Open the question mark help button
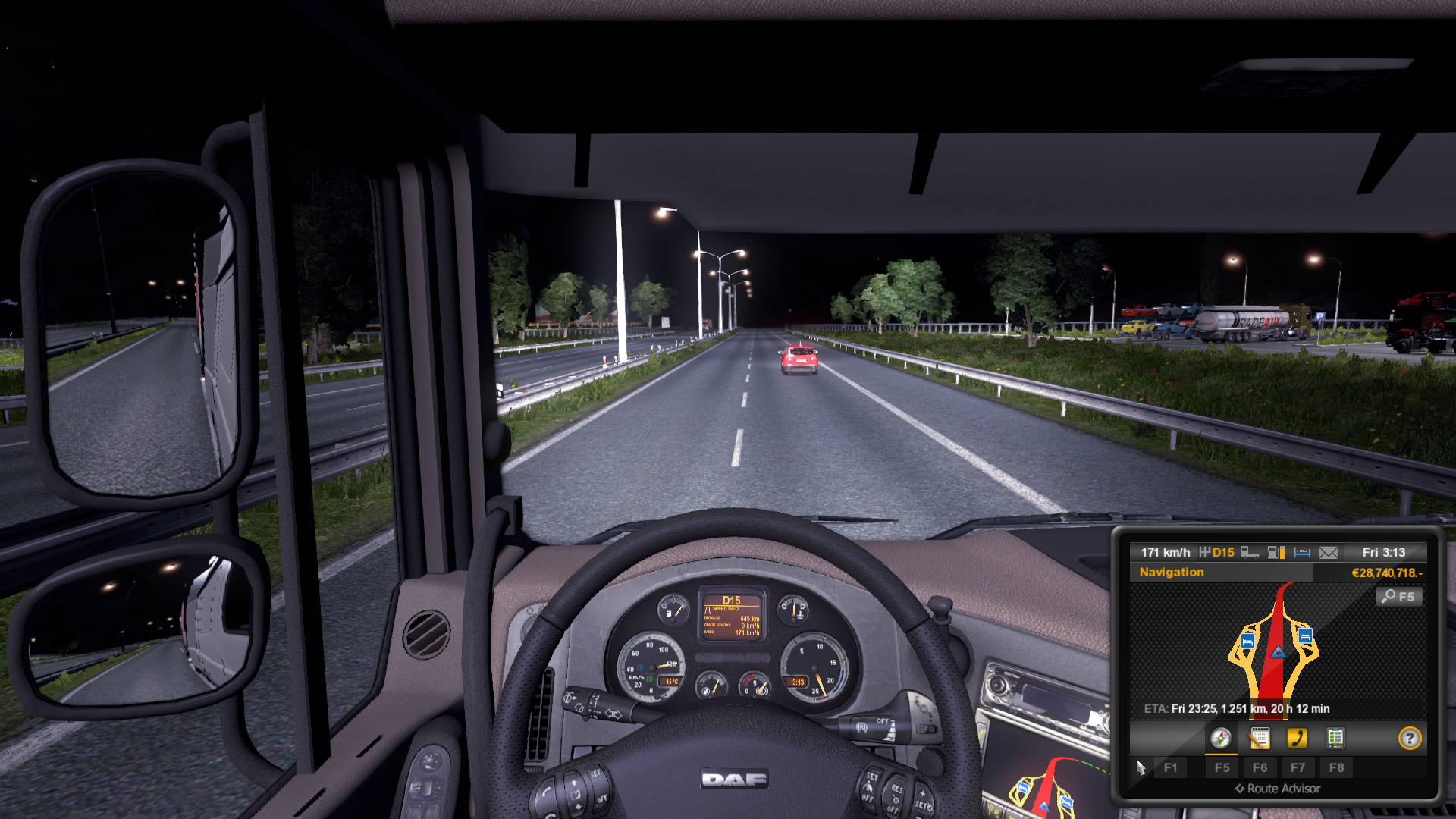Viewport: 1456px width, 819px height. [1410, 738]
